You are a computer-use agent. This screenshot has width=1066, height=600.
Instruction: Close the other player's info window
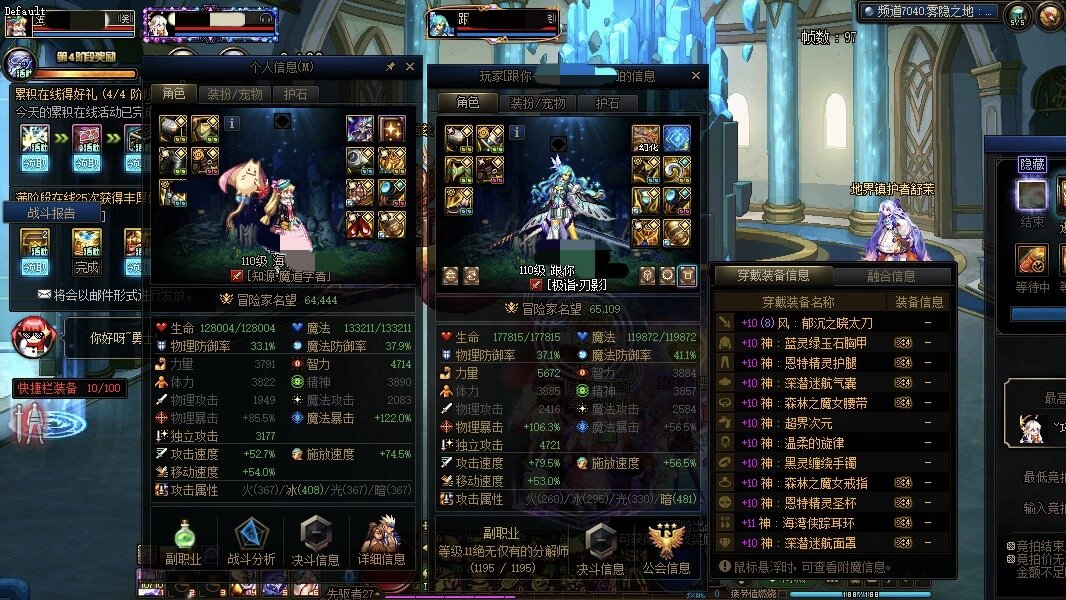click(696, 76)
